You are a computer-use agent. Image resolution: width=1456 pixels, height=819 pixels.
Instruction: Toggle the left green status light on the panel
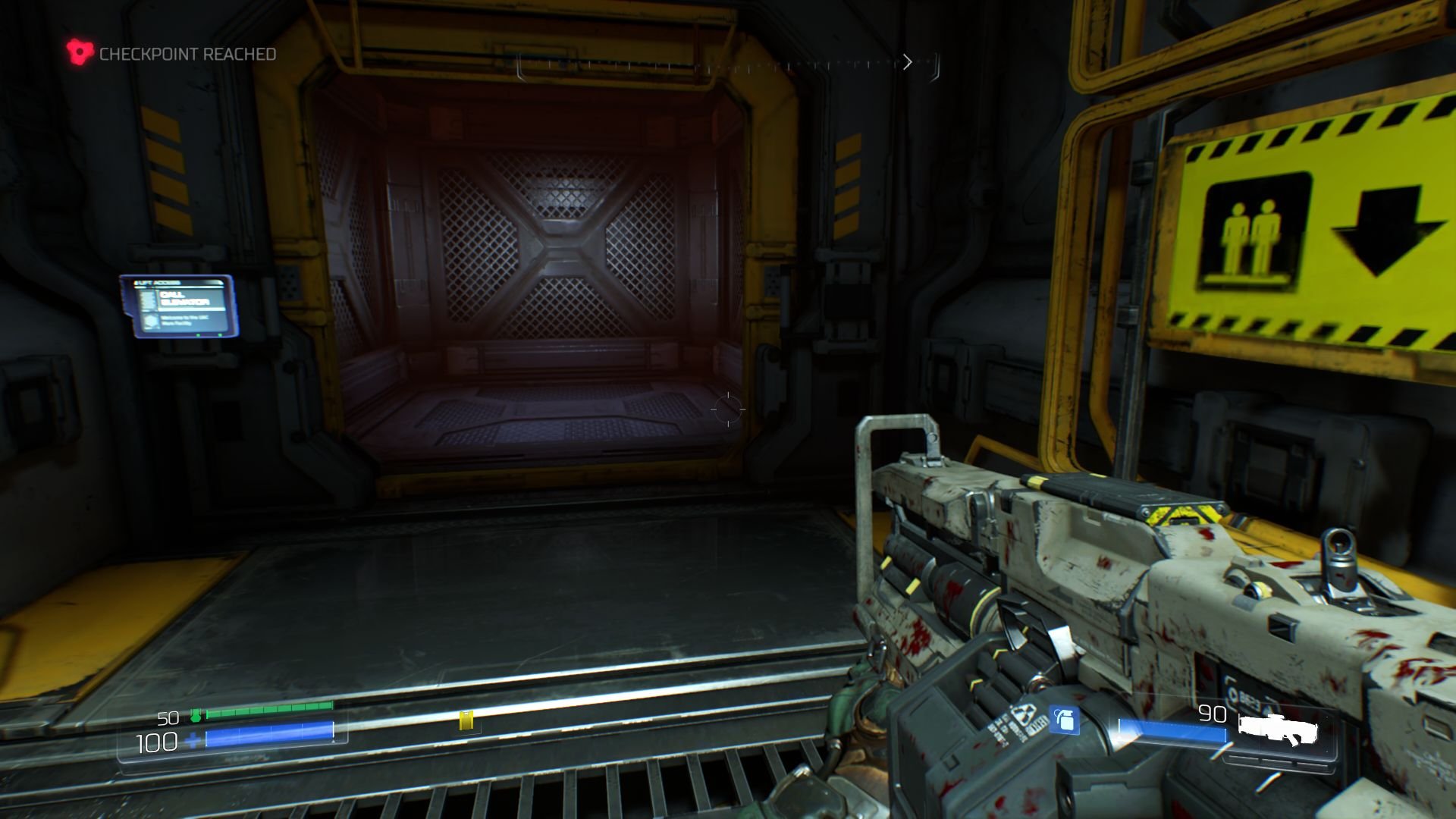pos(198,334)
